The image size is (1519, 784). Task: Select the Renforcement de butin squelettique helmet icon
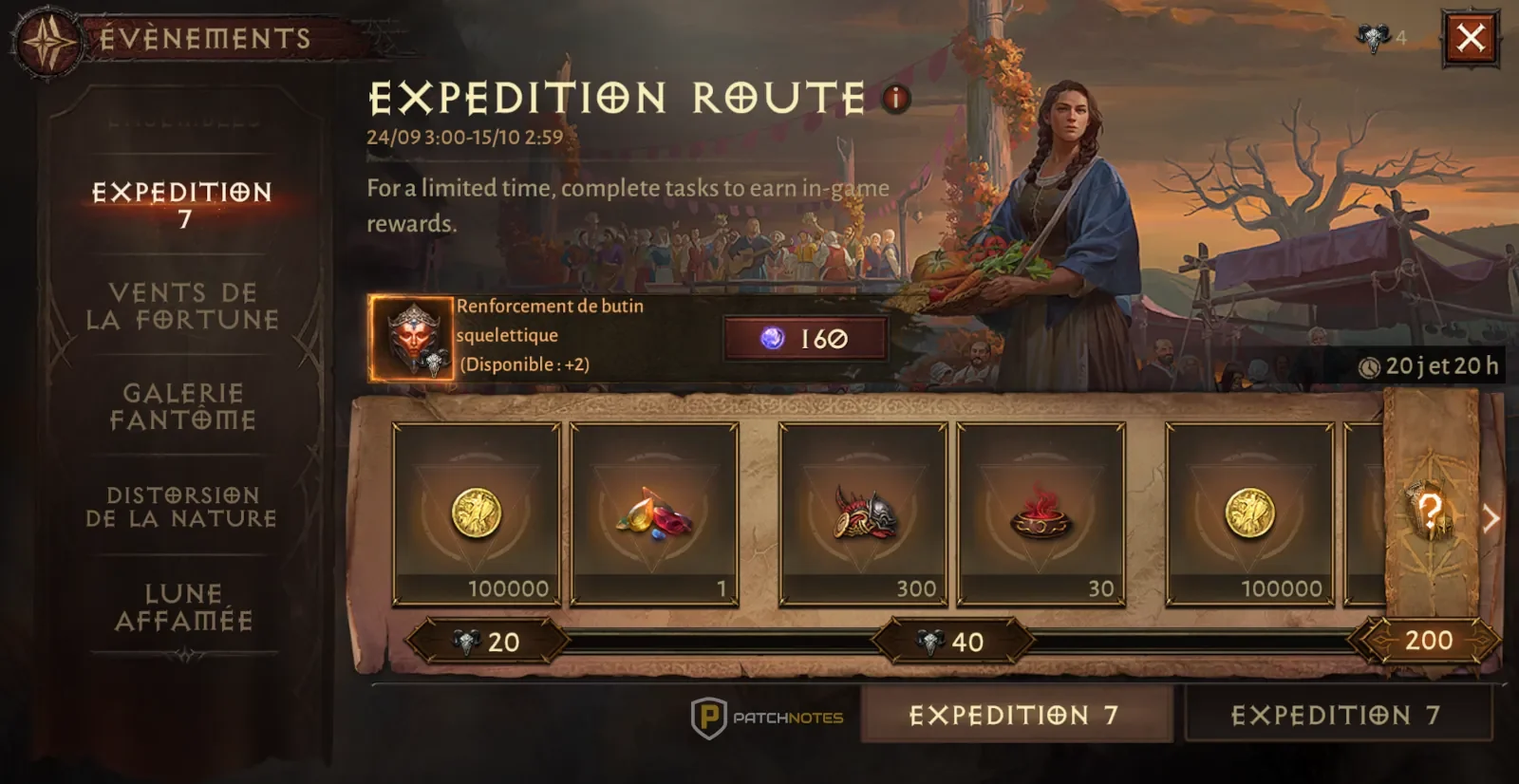[412, 337]
